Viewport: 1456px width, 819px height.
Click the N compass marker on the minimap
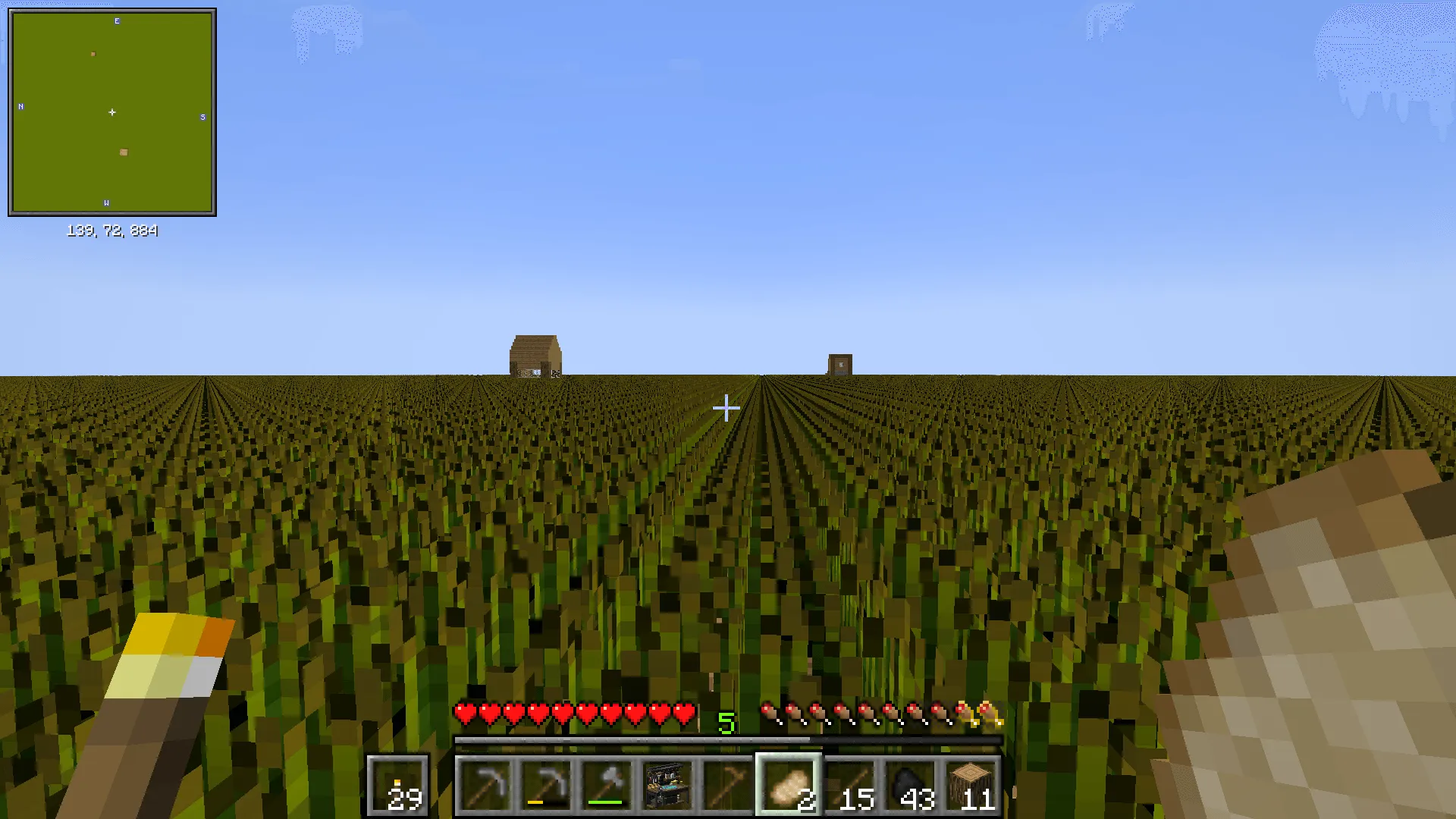pos(20,107)
